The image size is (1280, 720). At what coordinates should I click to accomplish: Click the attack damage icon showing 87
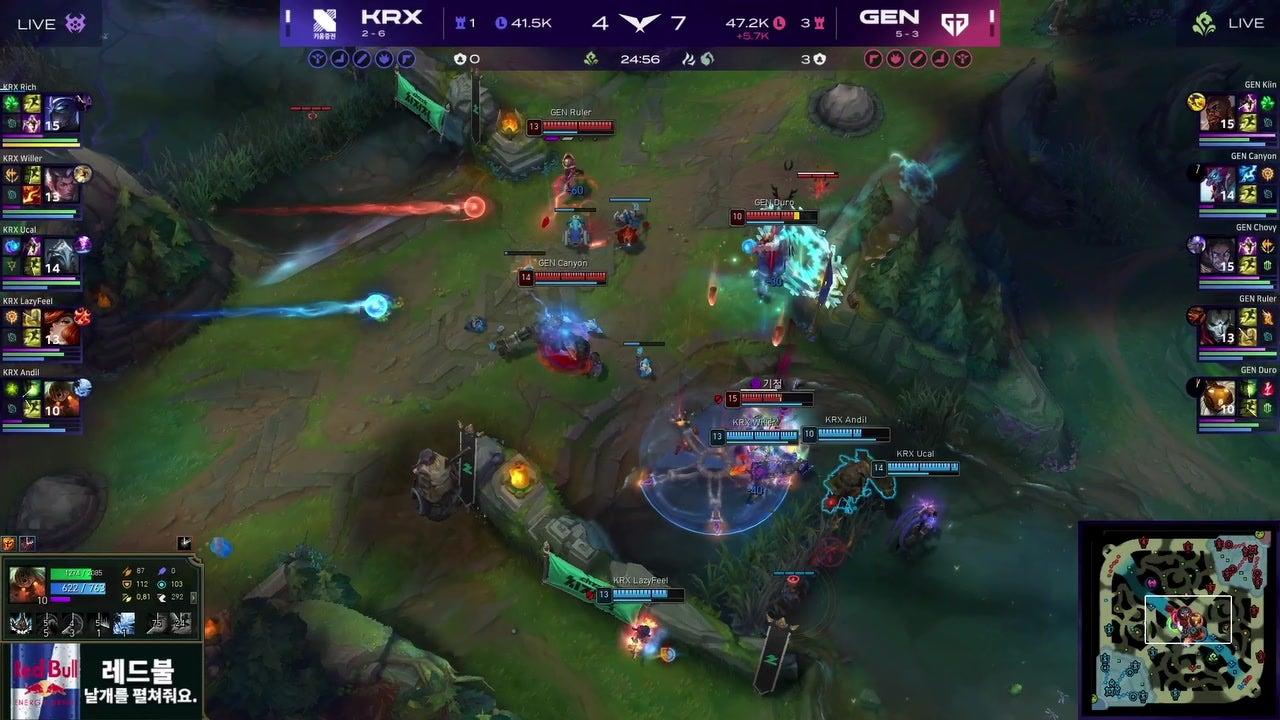coord(126,572)
